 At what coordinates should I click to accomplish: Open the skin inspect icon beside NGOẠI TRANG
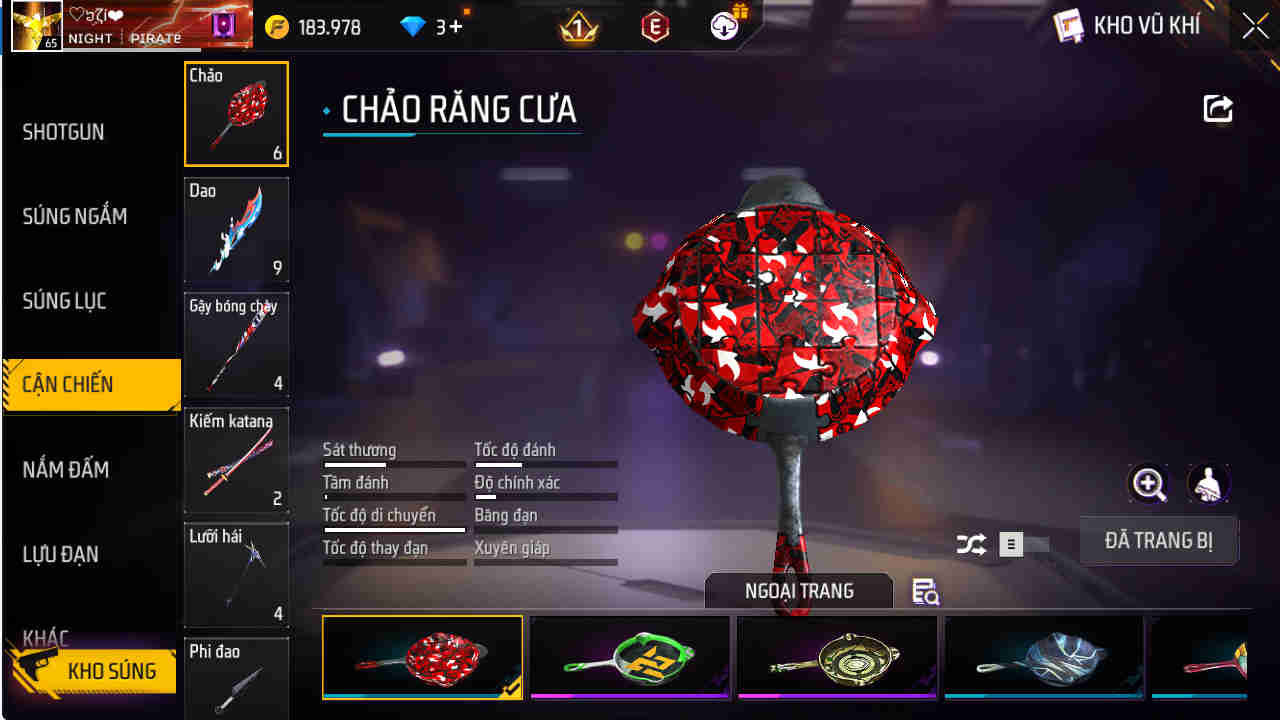pyautogui.click(x=925, y=592)
